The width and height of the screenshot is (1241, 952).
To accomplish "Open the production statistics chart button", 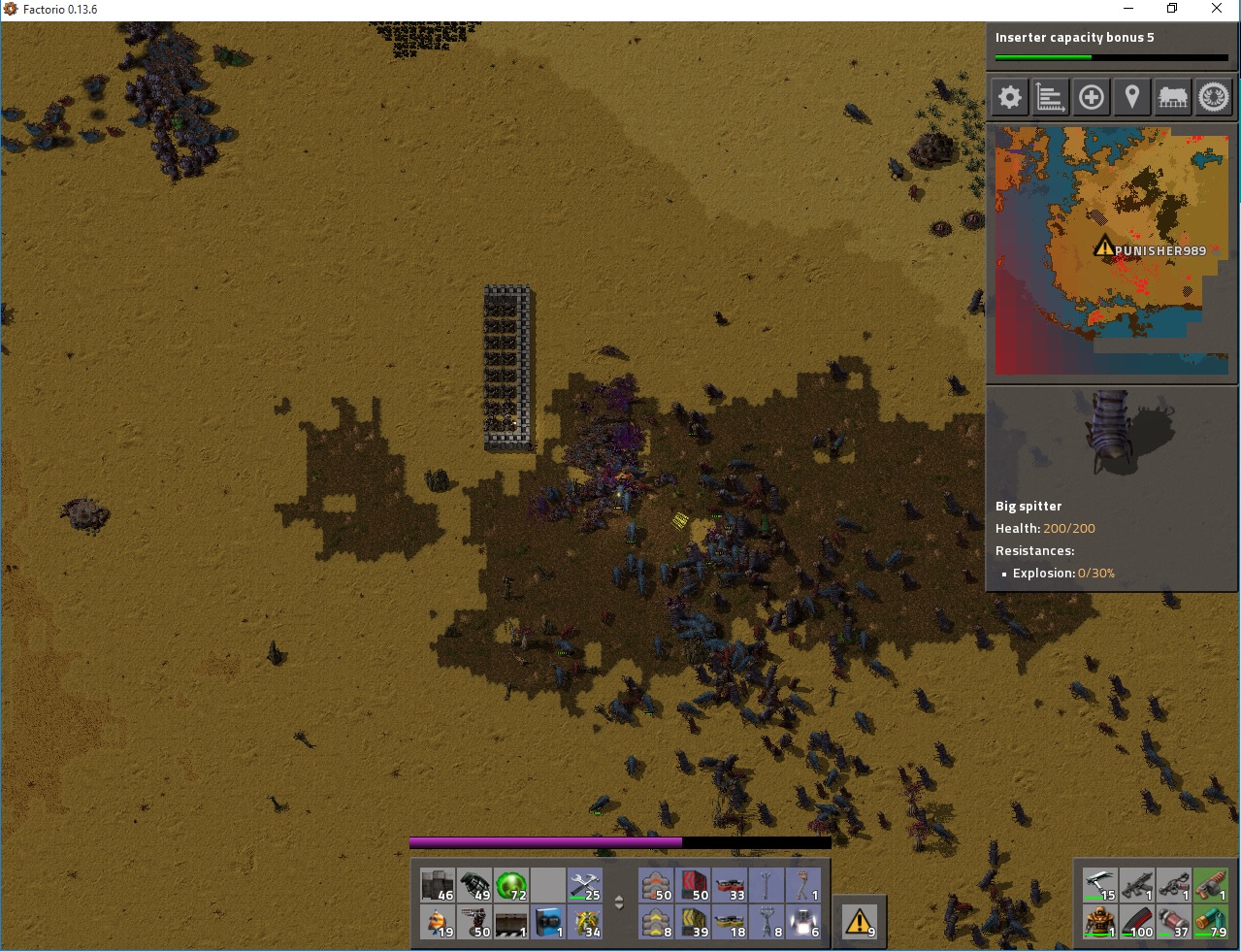I will coord(1051,97).
